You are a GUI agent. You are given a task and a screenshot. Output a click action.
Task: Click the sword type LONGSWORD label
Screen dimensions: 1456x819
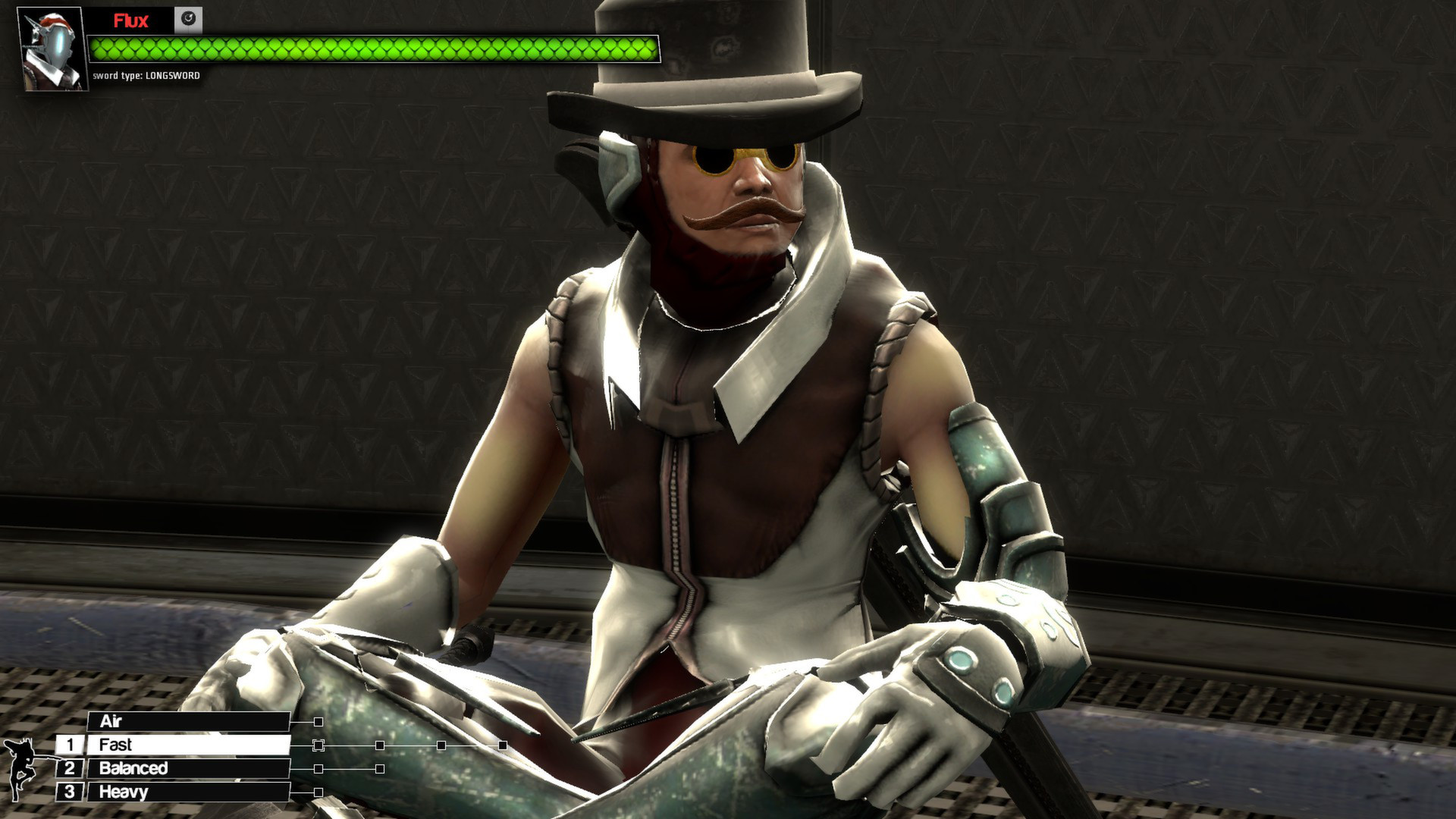(x=146, y=76)
